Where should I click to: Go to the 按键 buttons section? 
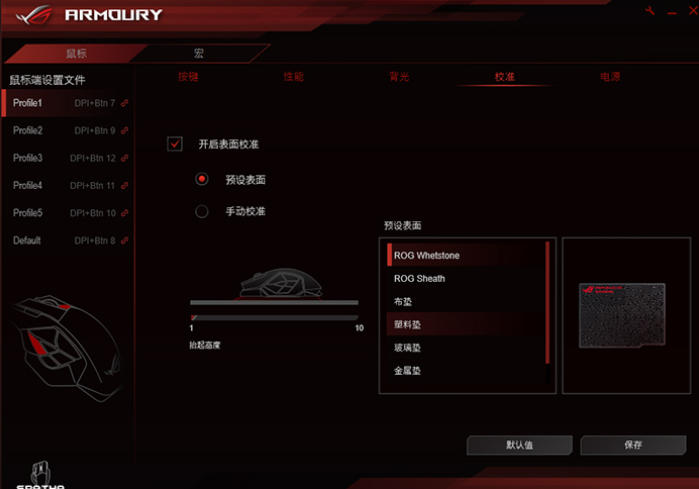(x=188, y=77)
